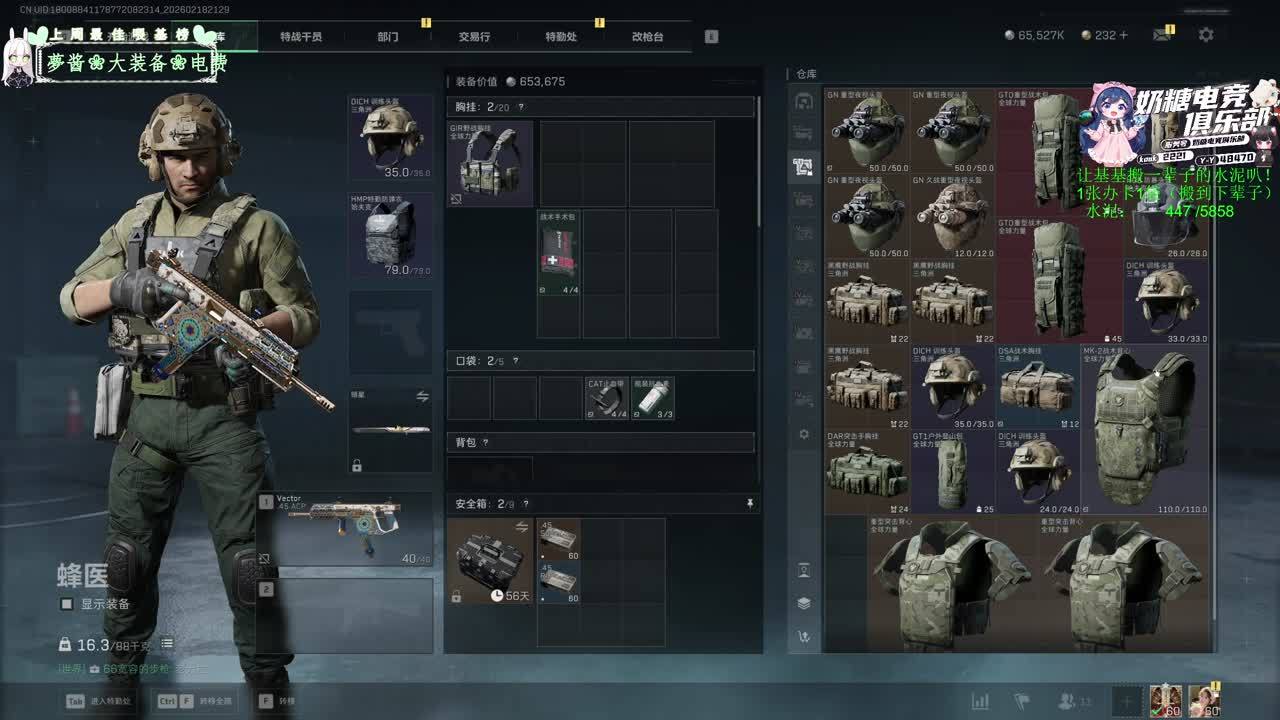1280x720 pixels.
Task: Click the pin icon beside 安全箱 header
Action: (750, 504)
